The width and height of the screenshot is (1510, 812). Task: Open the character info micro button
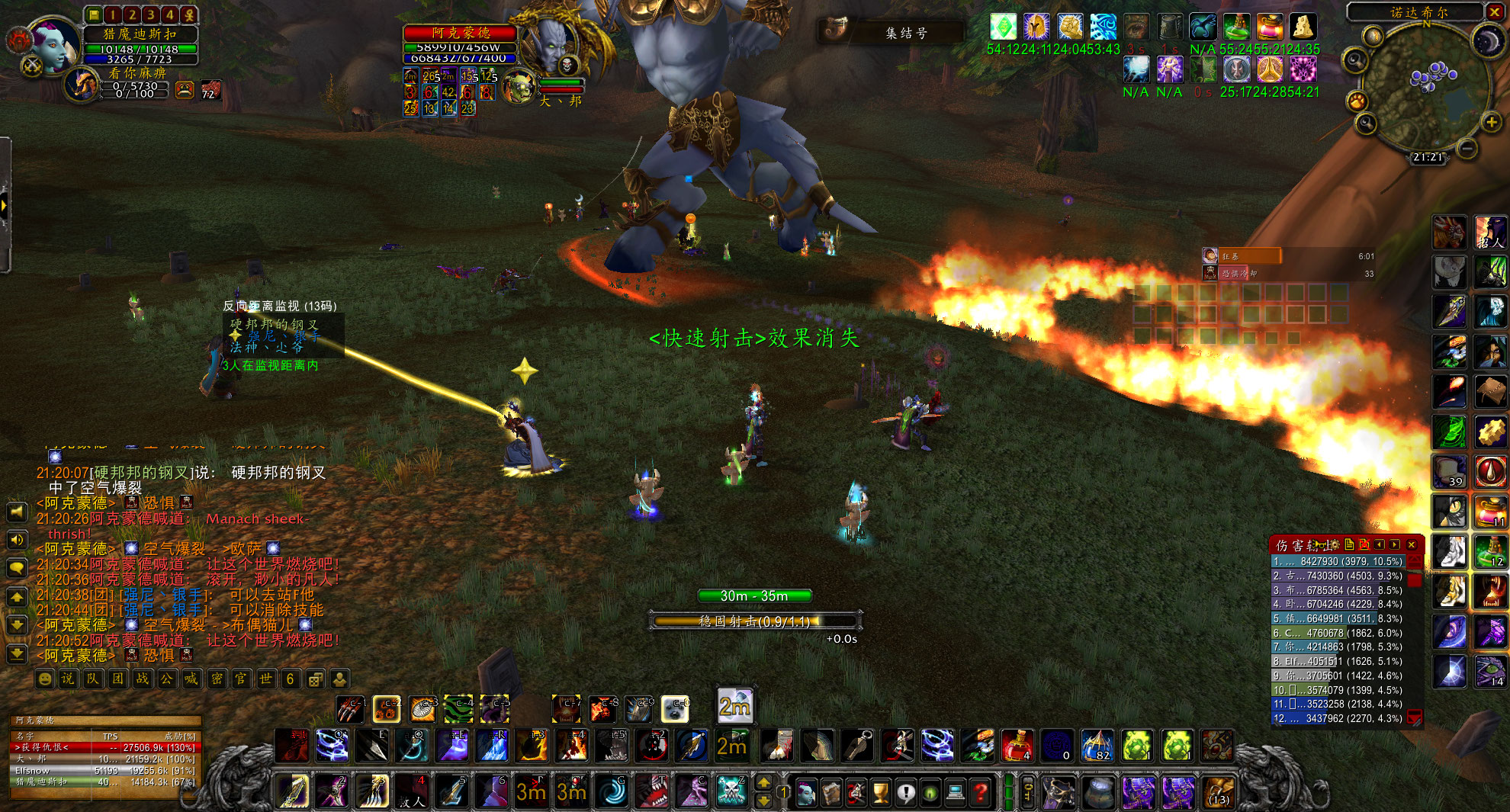pyautogui.click(x=807, y=793)
